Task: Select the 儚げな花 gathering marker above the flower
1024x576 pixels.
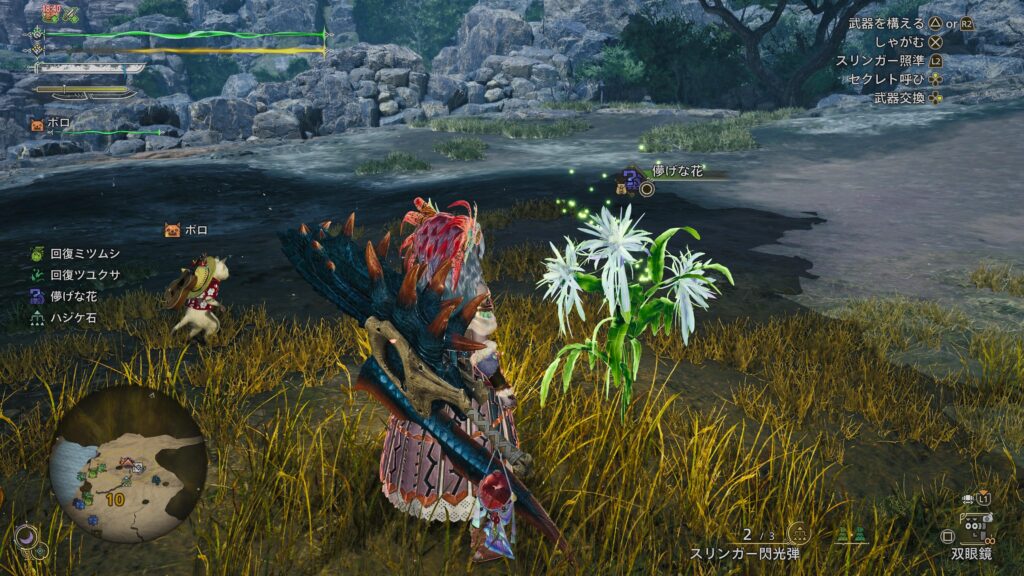Action: (634, 178)
